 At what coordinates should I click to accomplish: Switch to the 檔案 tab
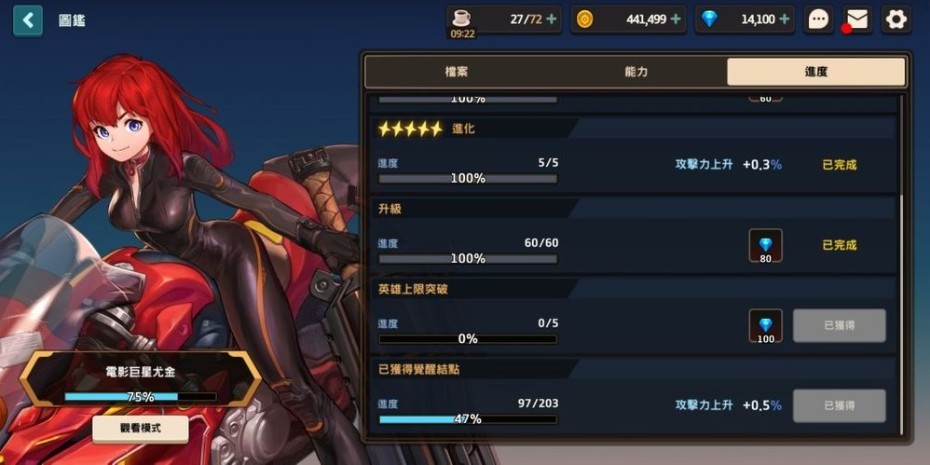pyautogui.click(x=456, y=72)
